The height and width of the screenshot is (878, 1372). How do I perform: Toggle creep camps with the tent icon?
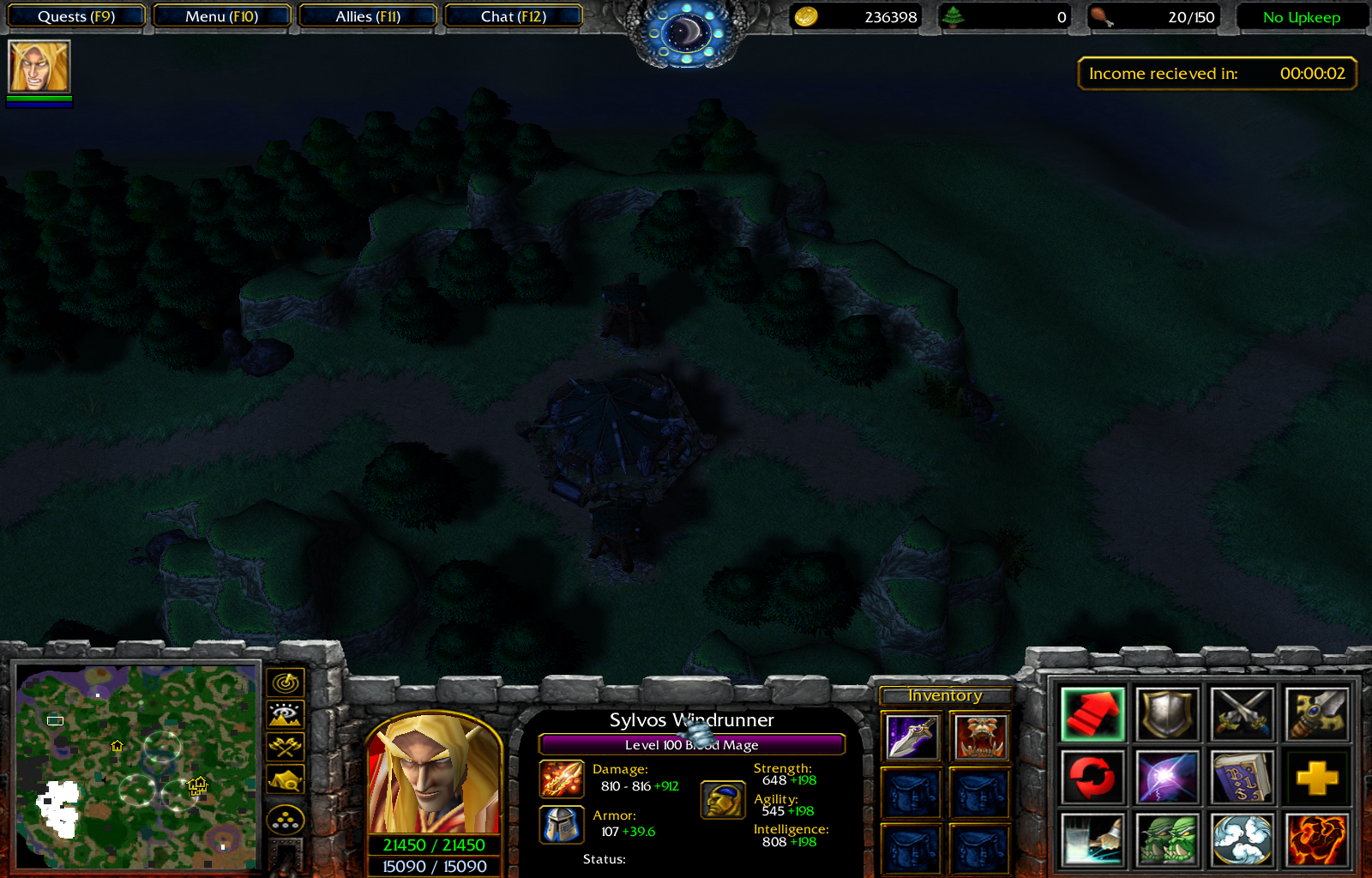pyautogui.click(x=285, y=779)
